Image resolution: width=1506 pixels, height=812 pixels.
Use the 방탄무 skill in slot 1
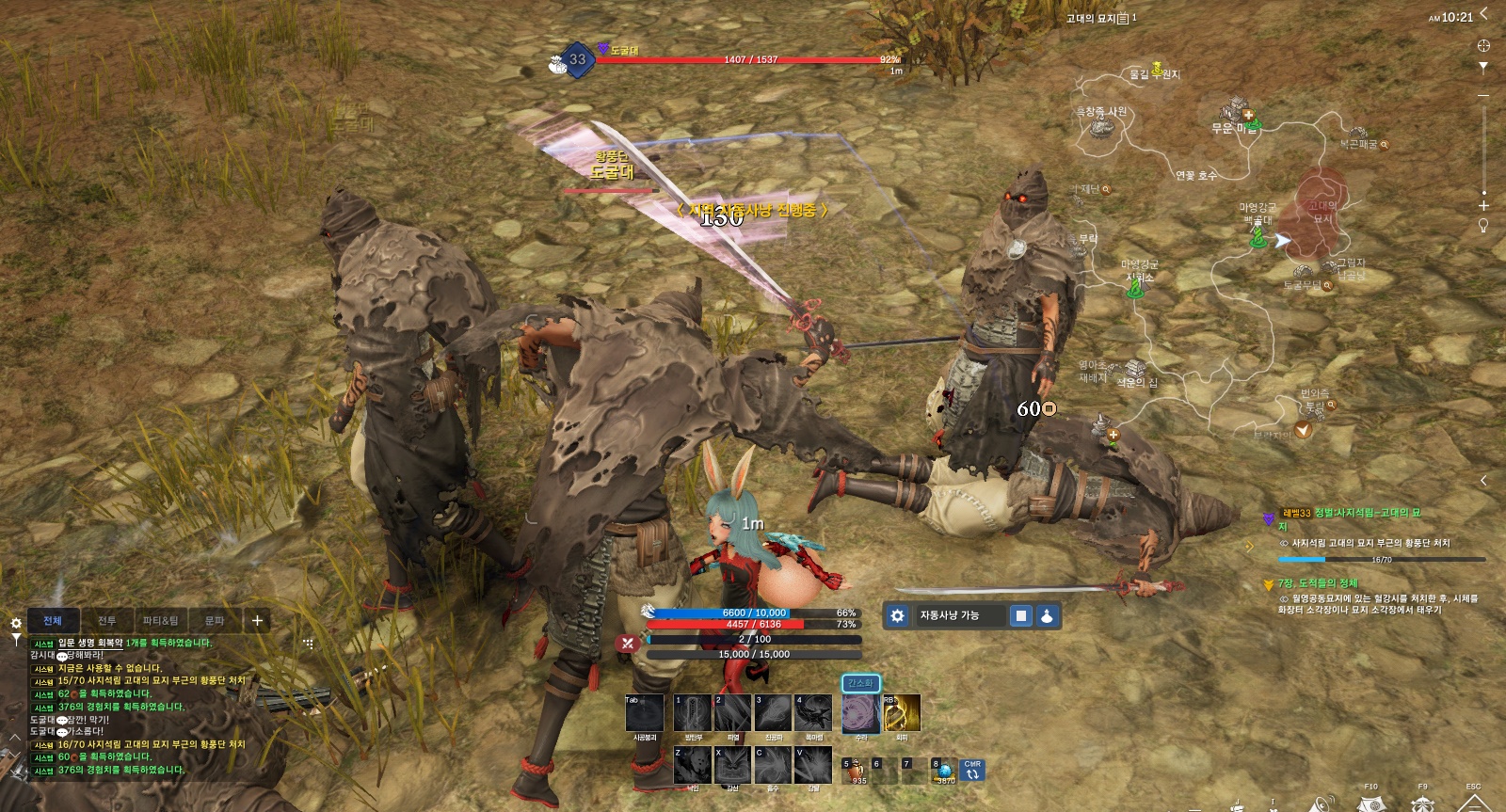[x=692, y=714]
